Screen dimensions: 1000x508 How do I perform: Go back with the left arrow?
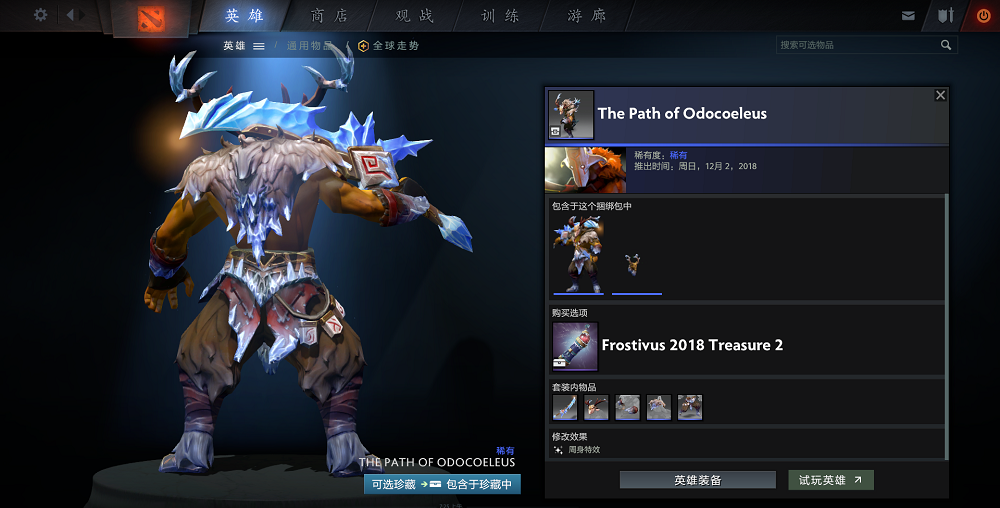pyautogui.click(x=71, y=15)
